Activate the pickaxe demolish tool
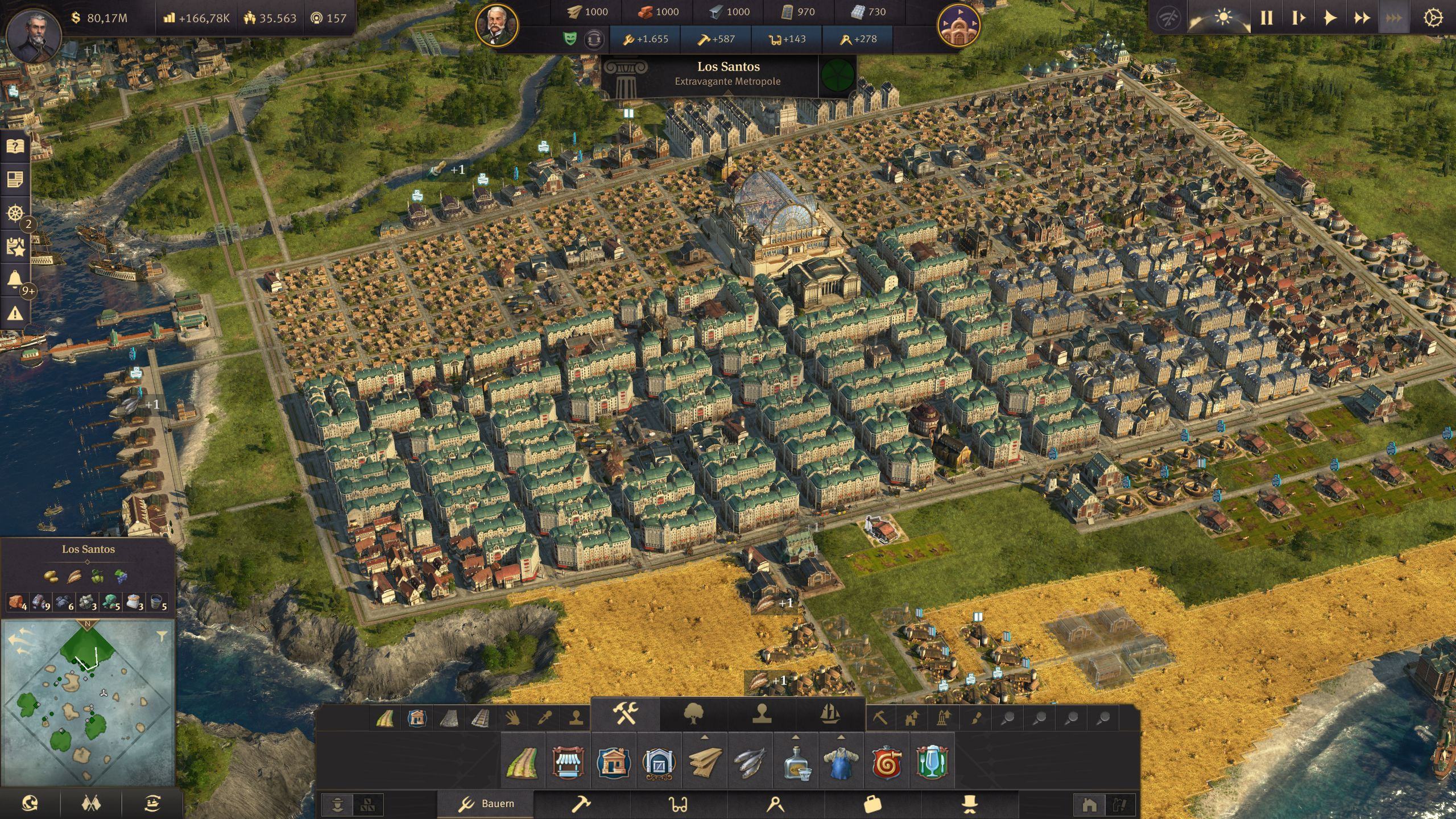 click(x=879, y=718)
